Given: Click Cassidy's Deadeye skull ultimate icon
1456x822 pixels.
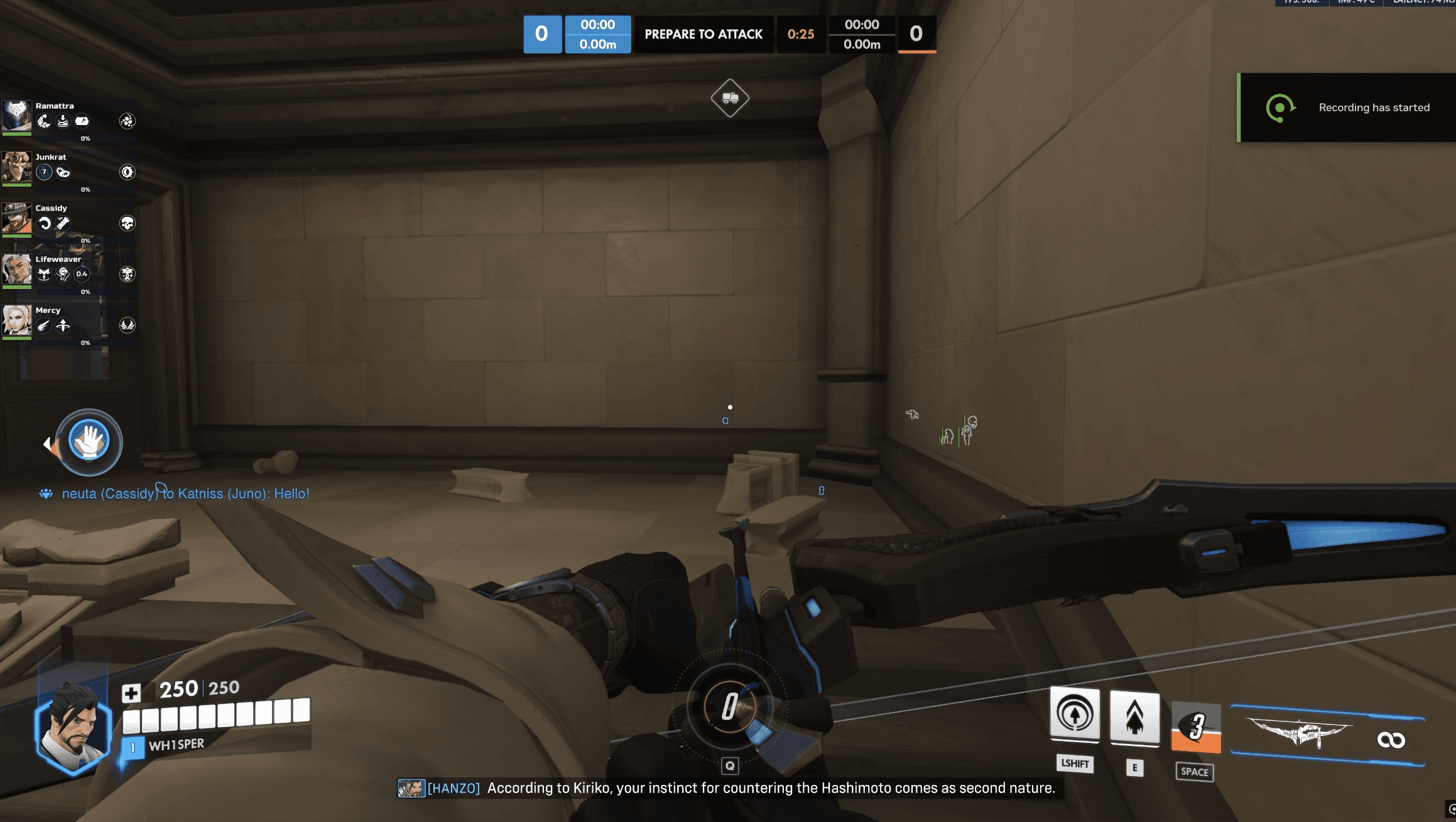Looking at the screenshot, I should coord(128,223).
